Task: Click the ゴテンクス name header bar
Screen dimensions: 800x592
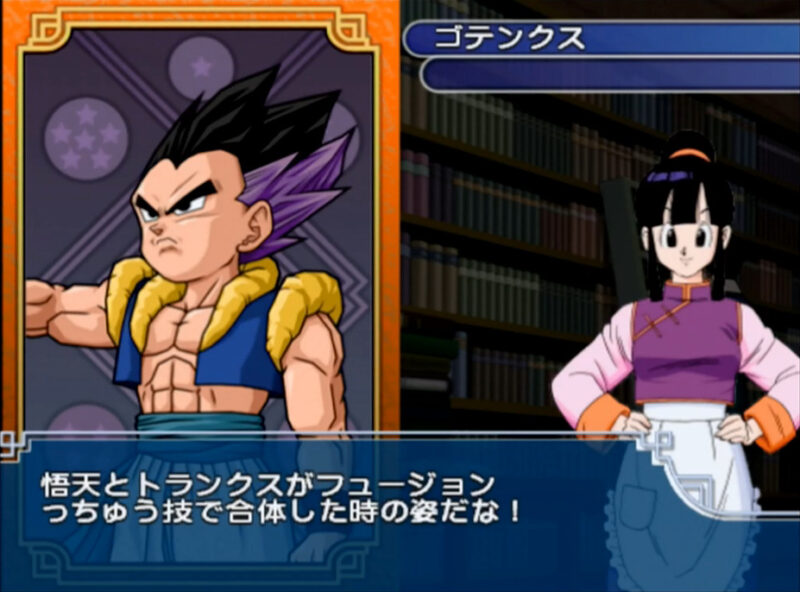Action: click(x=600, y=40)
